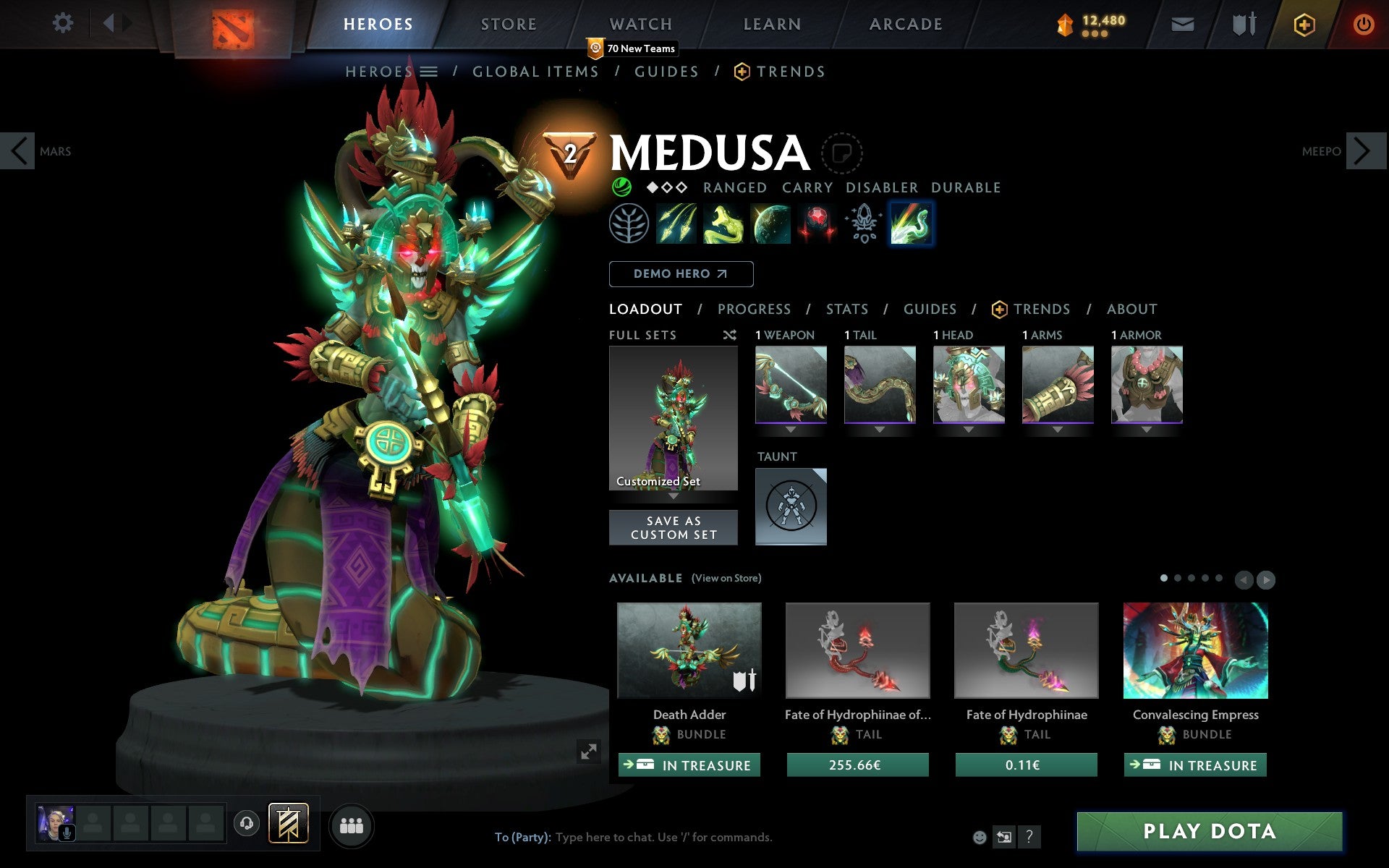Viewport: 1389px width, 868px height.
Task: Open the ARCADE menu
Action: [905, 24]
